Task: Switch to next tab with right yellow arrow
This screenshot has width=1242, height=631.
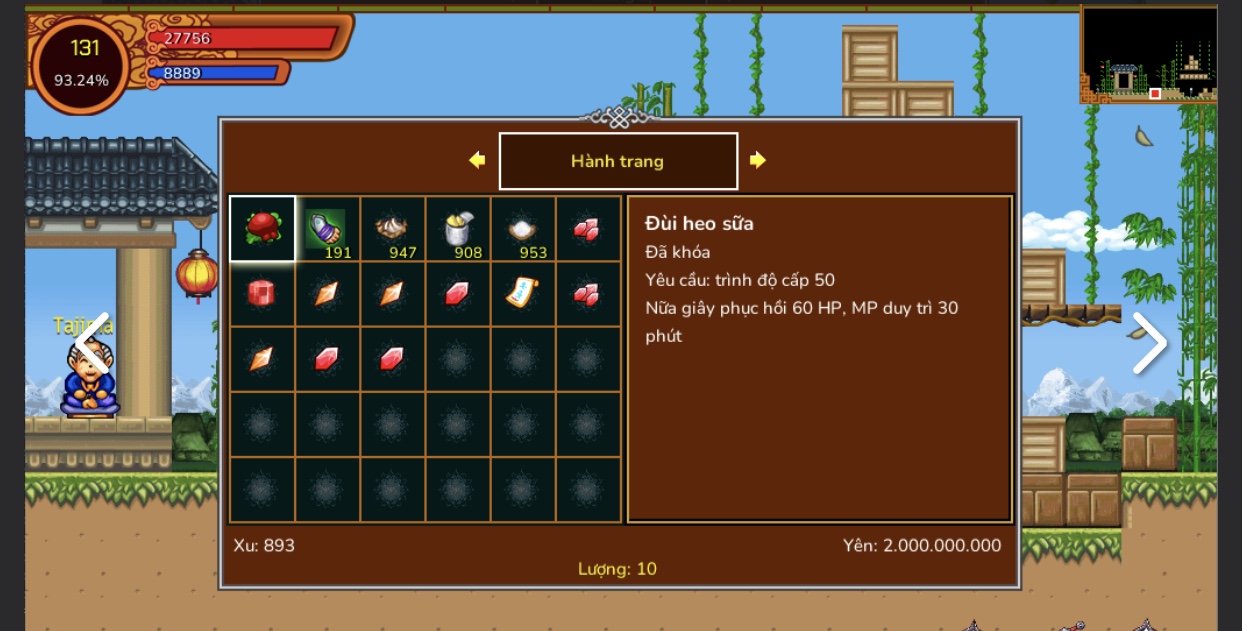Action: [x=758, y=160]
